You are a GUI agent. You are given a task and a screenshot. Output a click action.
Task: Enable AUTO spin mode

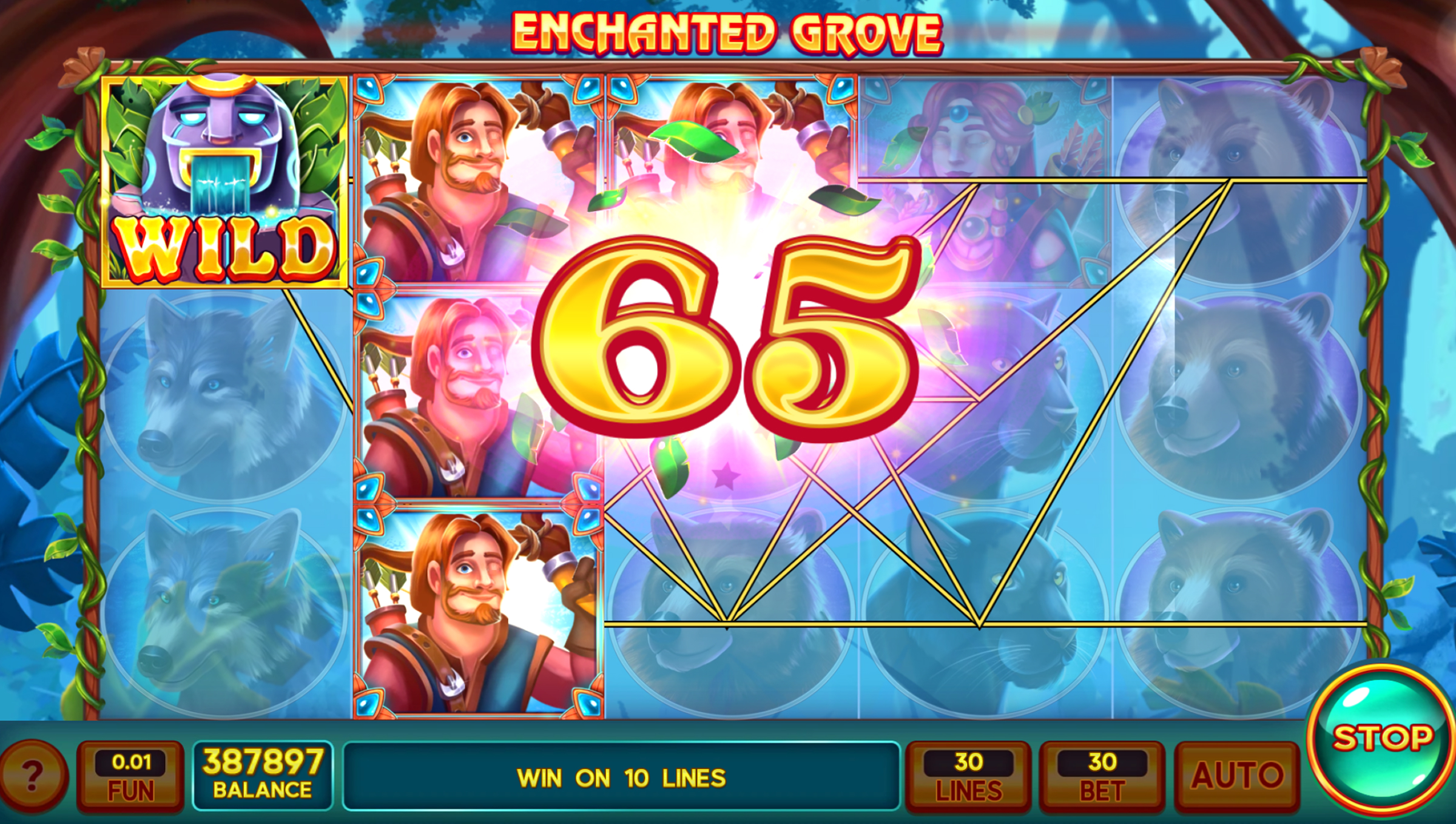1237,775
